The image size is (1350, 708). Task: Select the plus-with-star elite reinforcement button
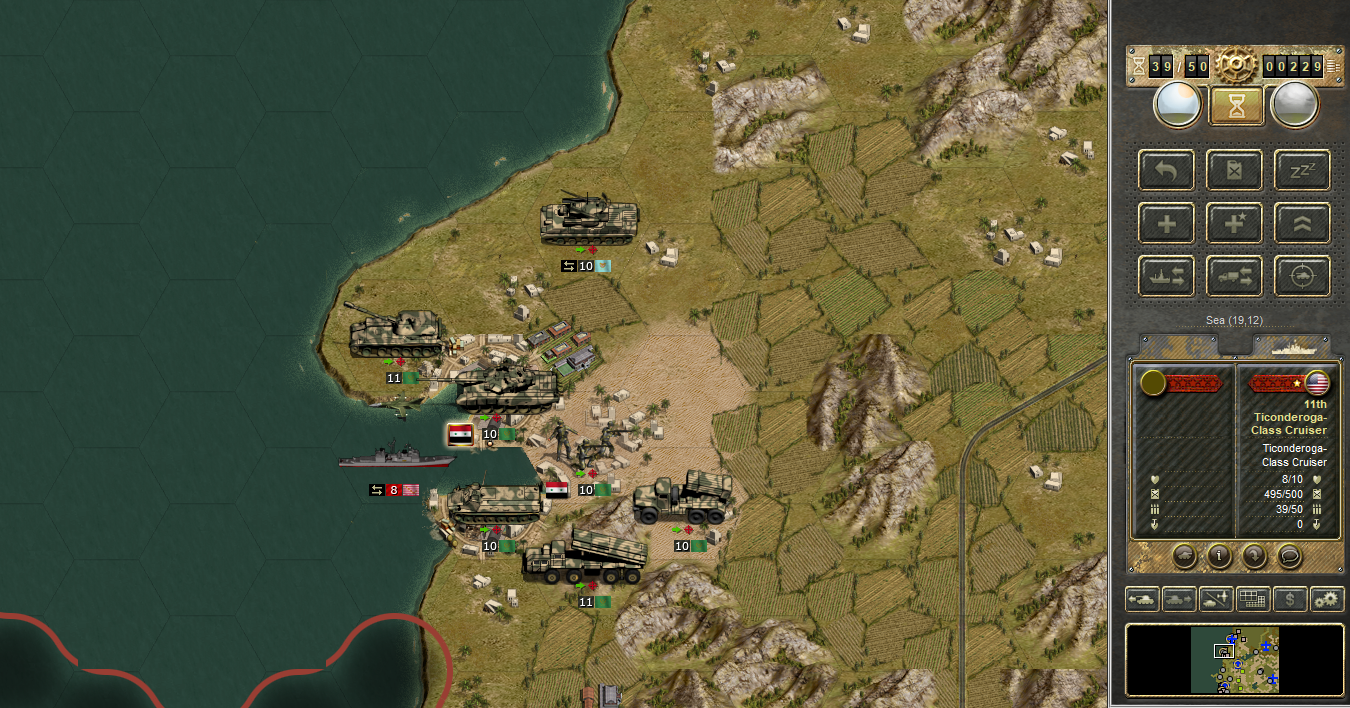click(1234, 223)
